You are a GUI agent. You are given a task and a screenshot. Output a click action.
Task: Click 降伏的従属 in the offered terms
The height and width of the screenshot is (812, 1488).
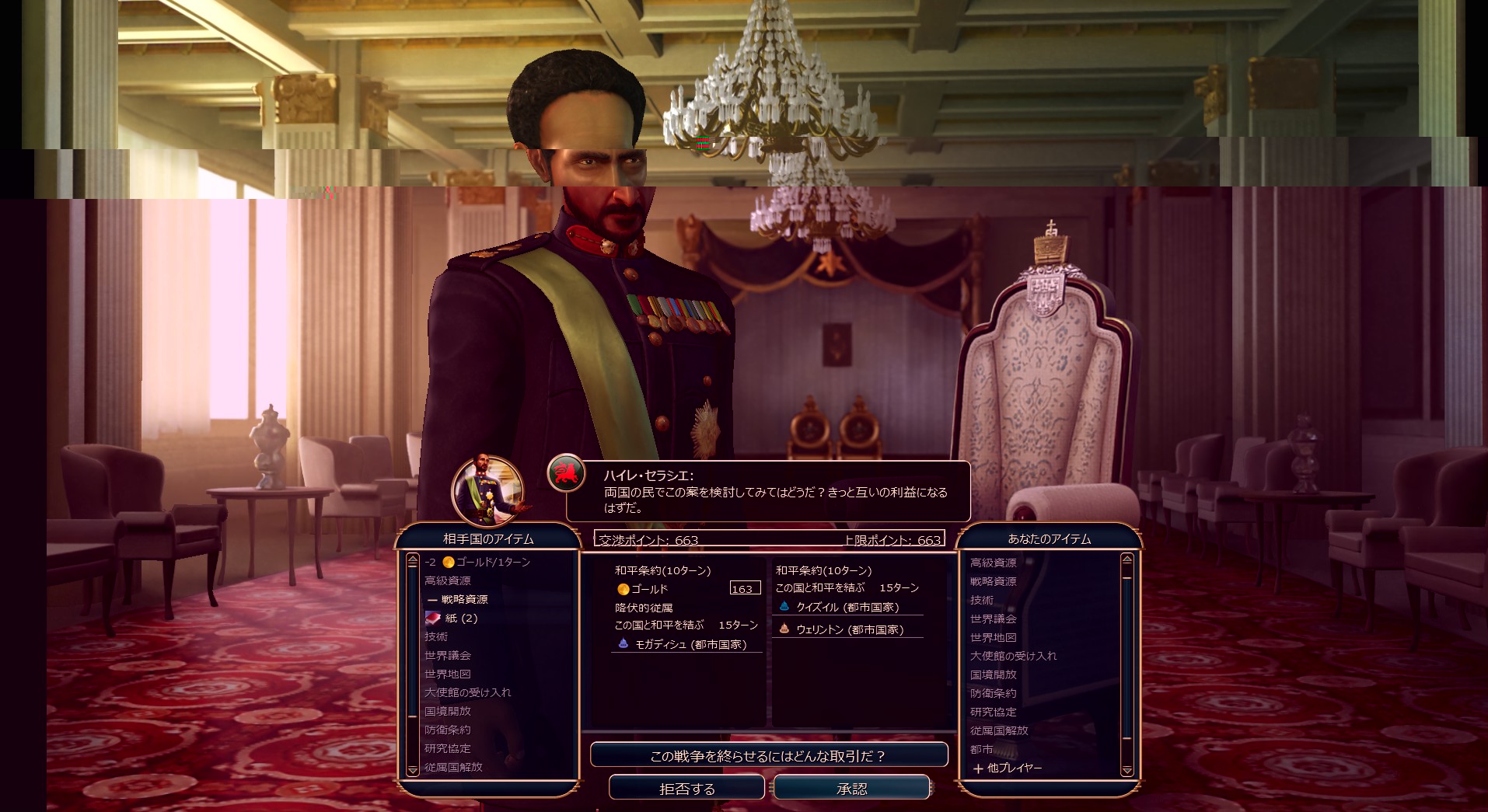[x=644, y=608]
